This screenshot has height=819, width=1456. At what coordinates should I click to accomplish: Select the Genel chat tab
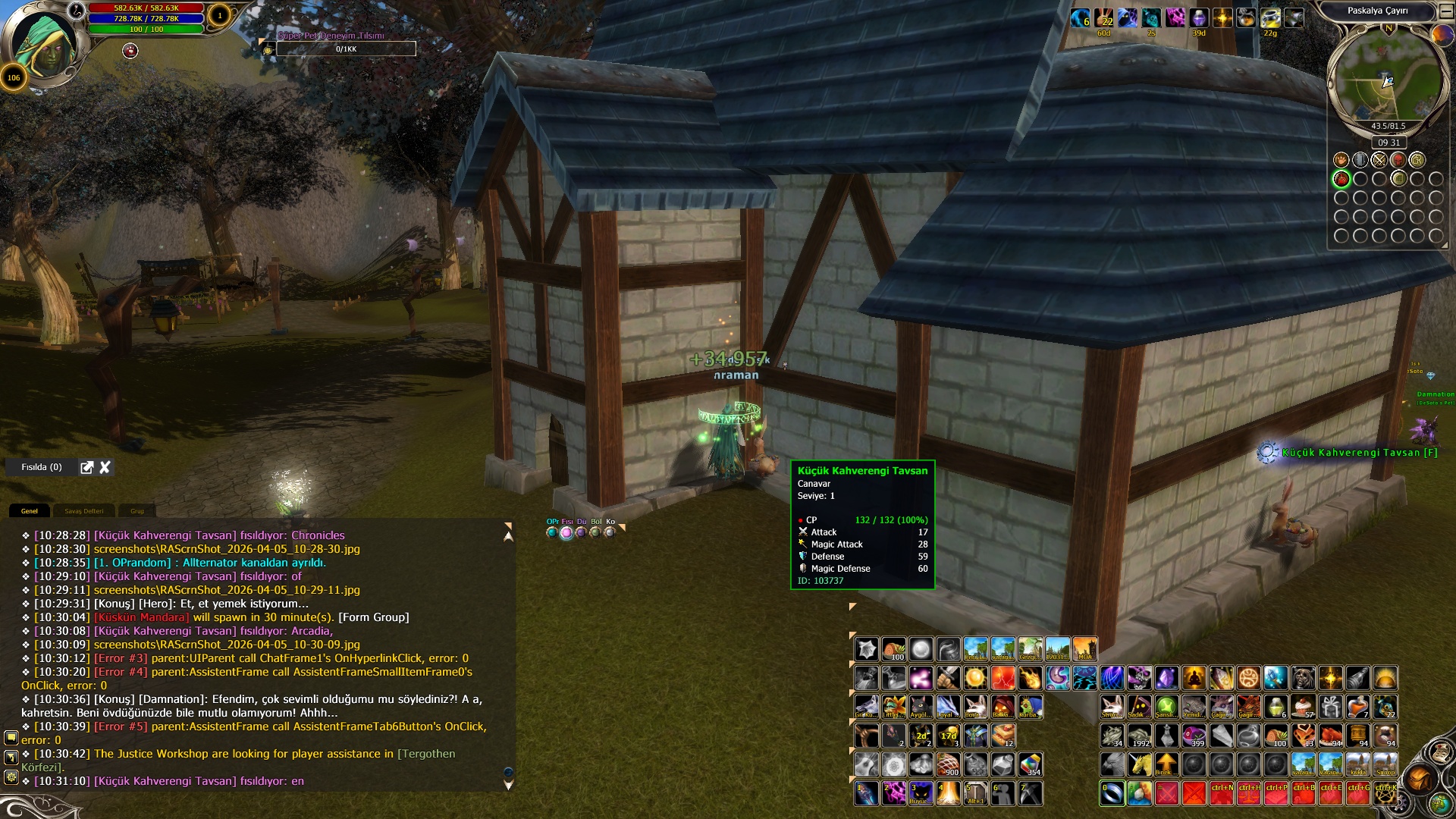click(x=30, y=511)
